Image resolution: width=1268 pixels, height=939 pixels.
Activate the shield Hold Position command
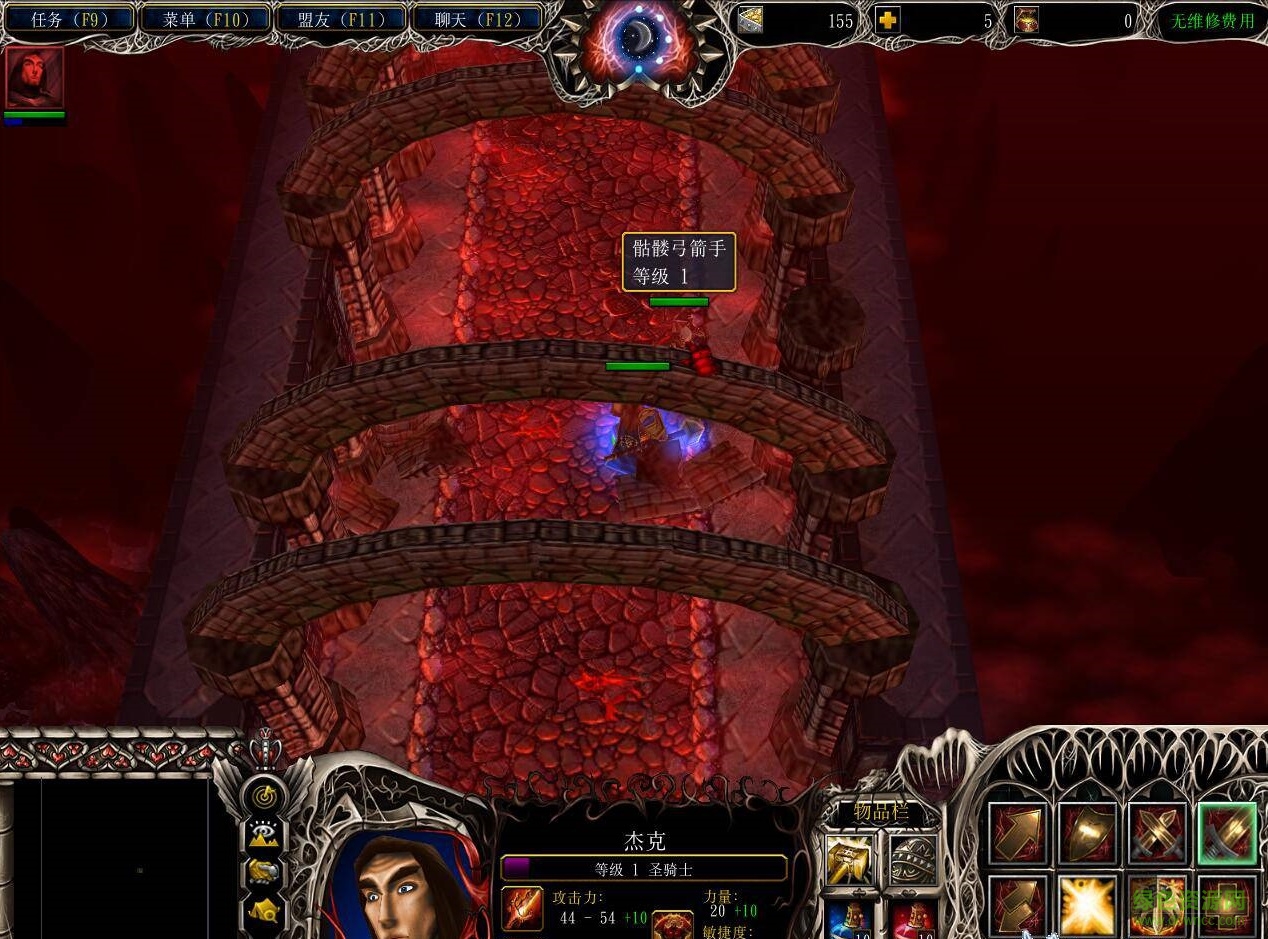1088,833
